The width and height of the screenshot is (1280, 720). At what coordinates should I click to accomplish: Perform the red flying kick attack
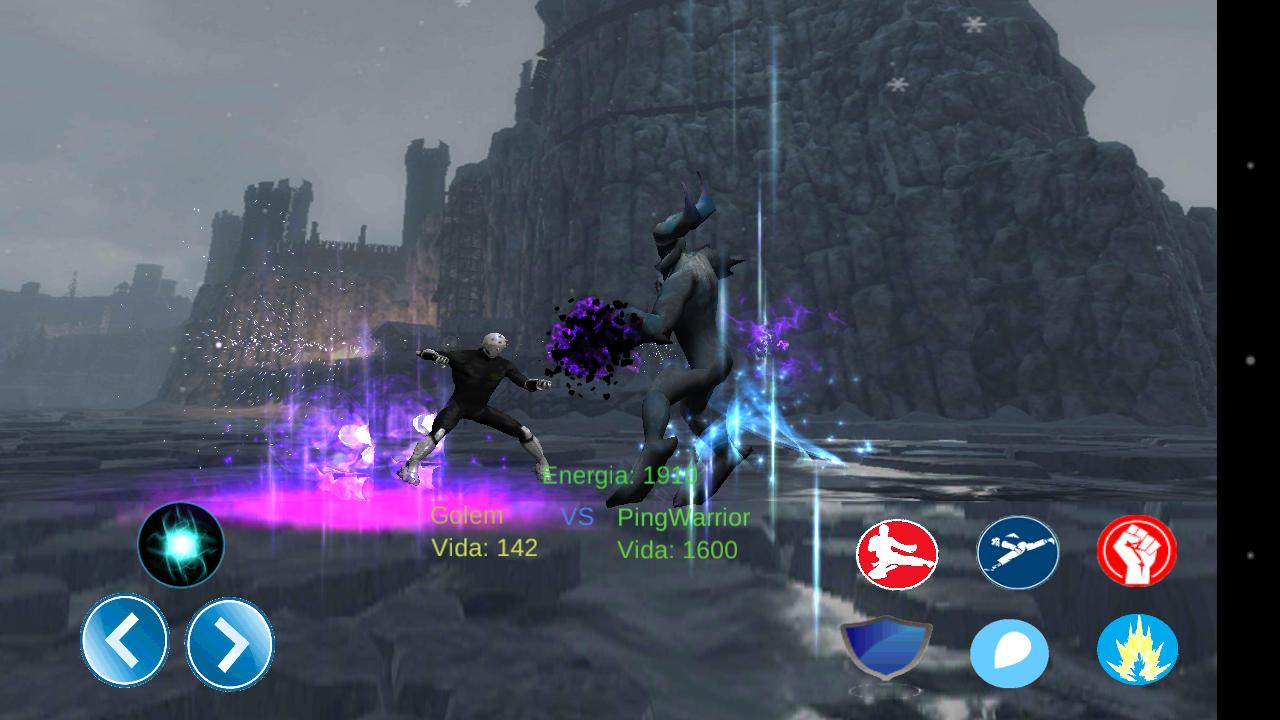coord(897,554)
